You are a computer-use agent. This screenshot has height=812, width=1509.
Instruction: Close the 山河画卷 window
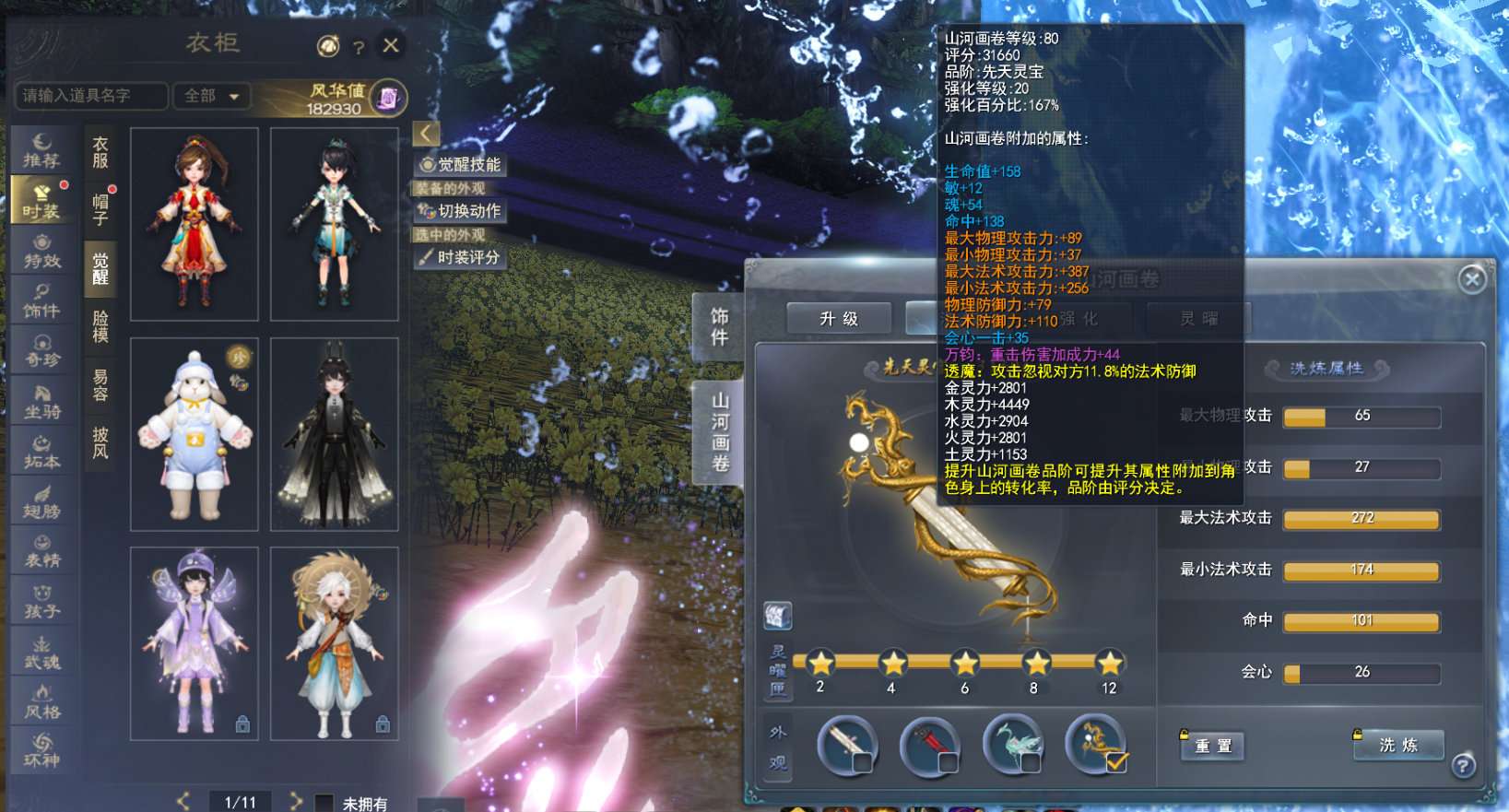1472,278
